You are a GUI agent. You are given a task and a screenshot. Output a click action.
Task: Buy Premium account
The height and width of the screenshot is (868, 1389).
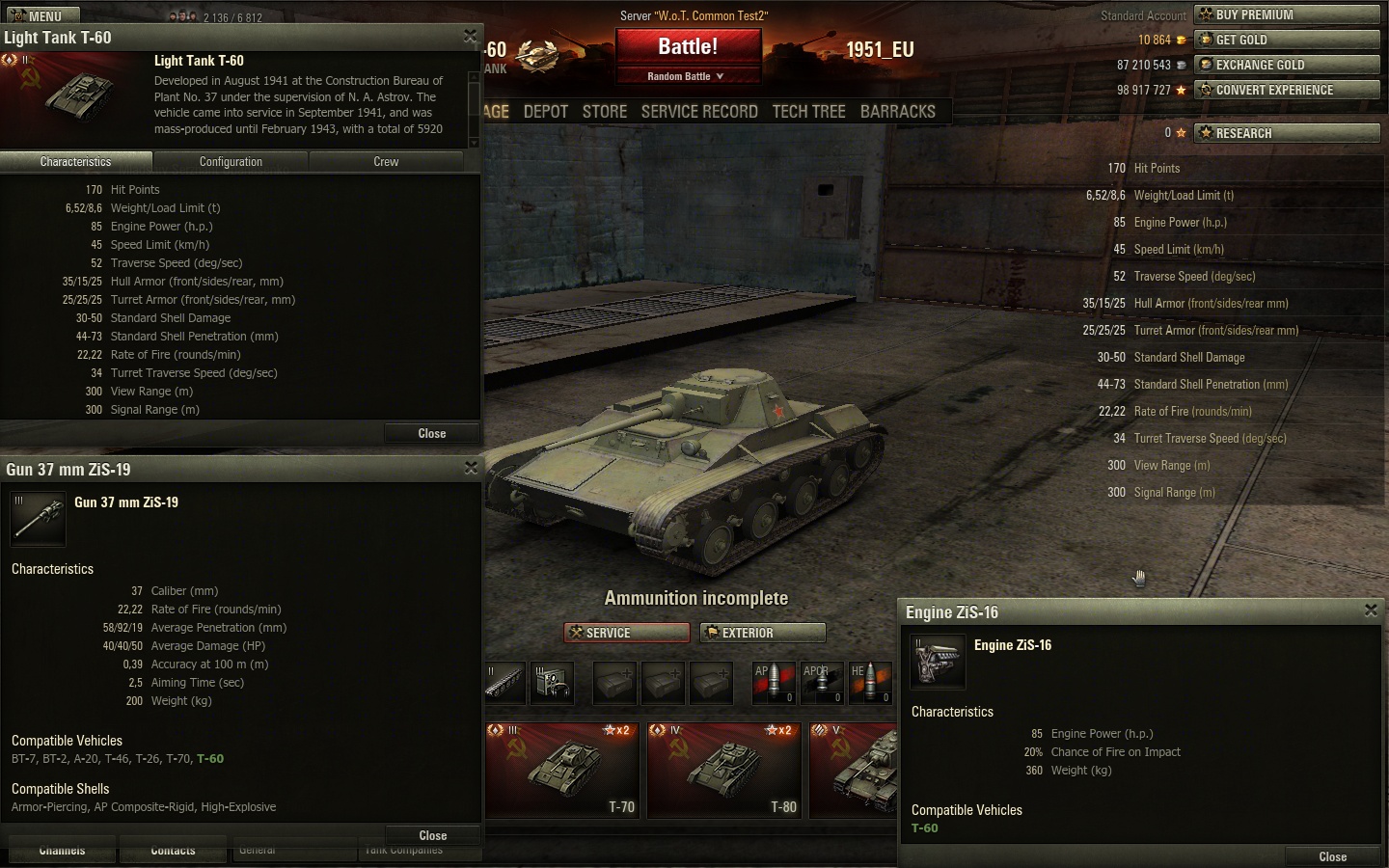click(1286, 14)
